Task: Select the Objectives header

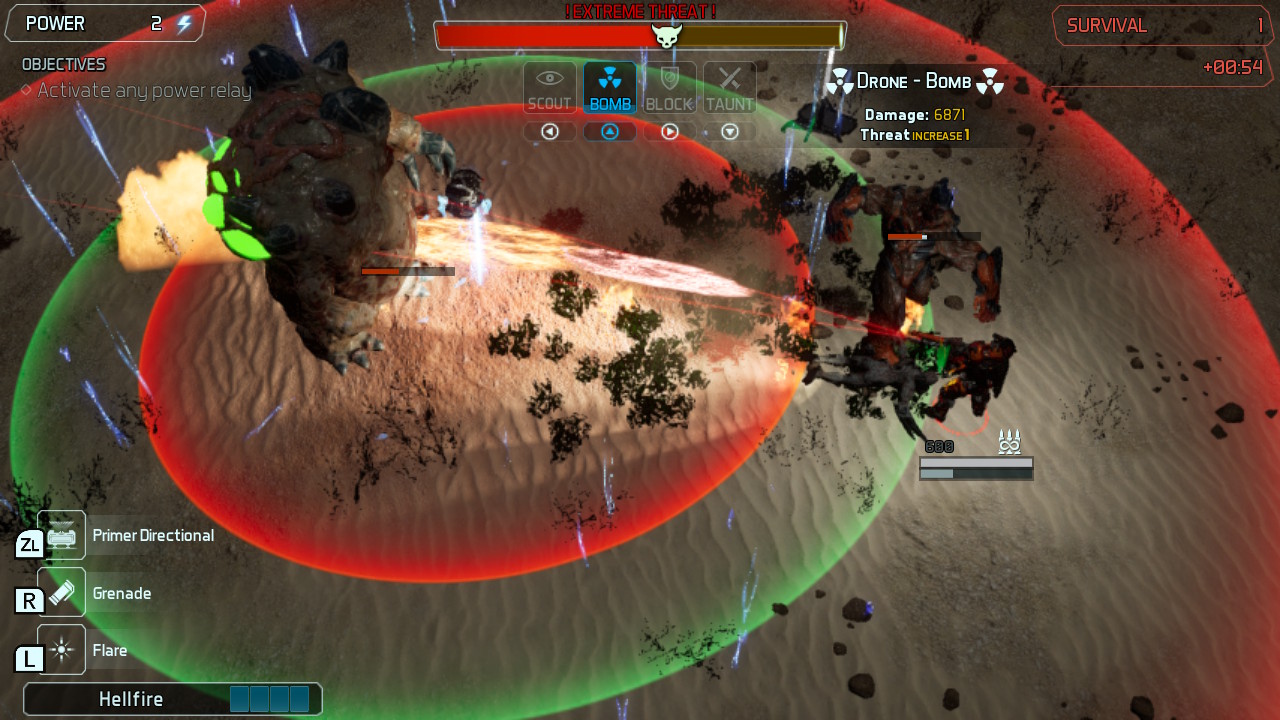Action: pos(63,63)
